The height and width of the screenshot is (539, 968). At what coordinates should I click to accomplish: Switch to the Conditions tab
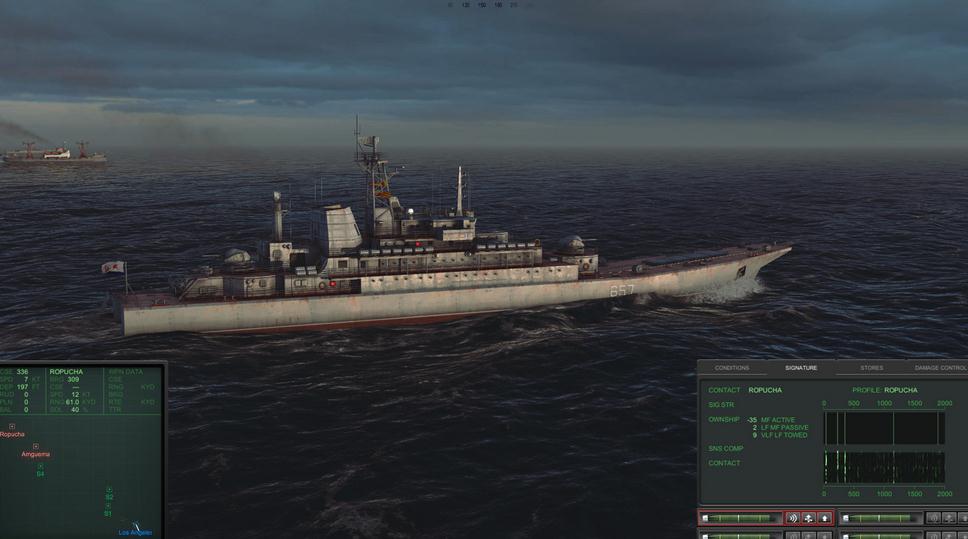click(731, 368)
